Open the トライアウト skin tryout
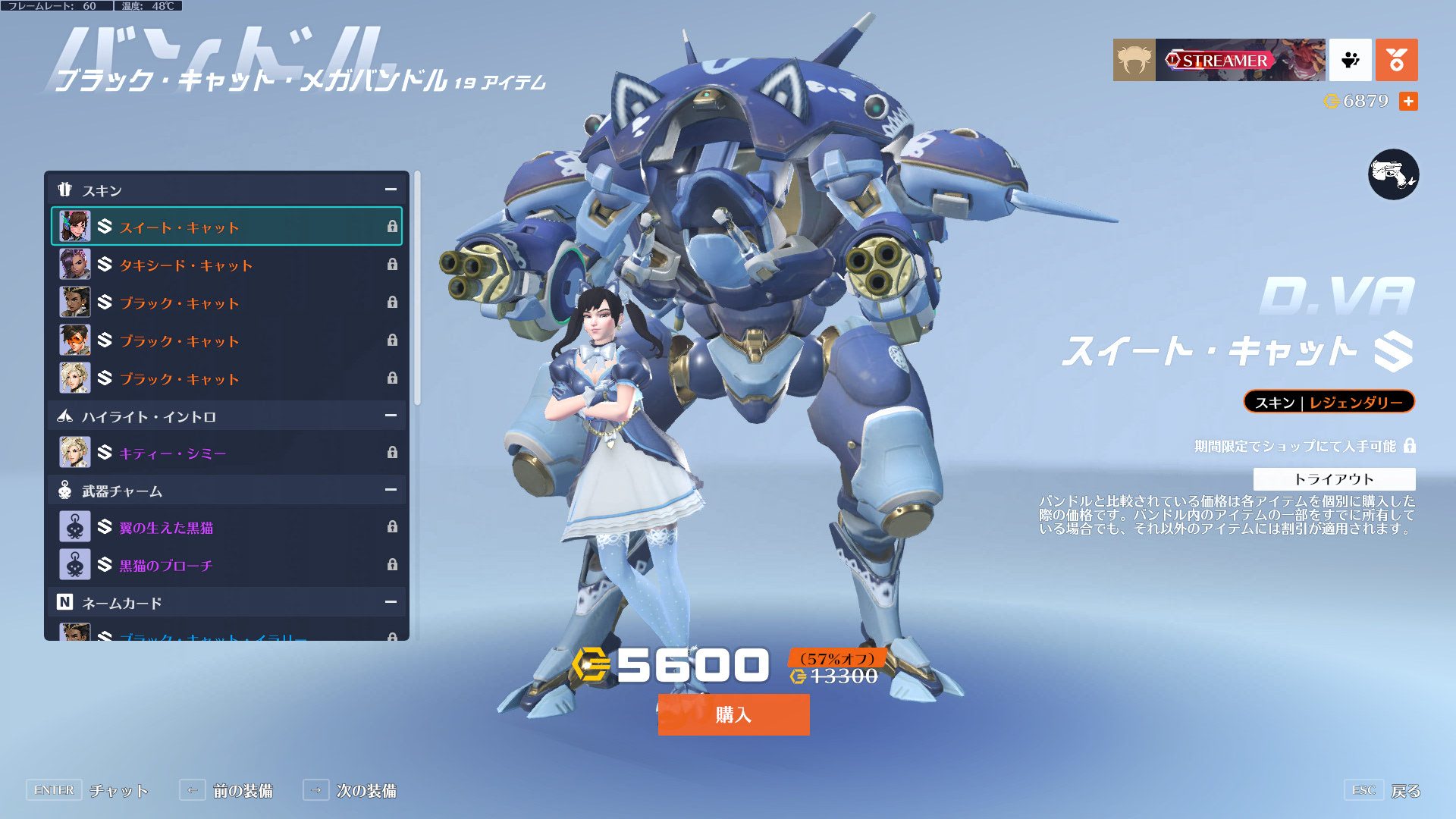The height and width of the screenshot is (819, 1456). point(1334,479)
